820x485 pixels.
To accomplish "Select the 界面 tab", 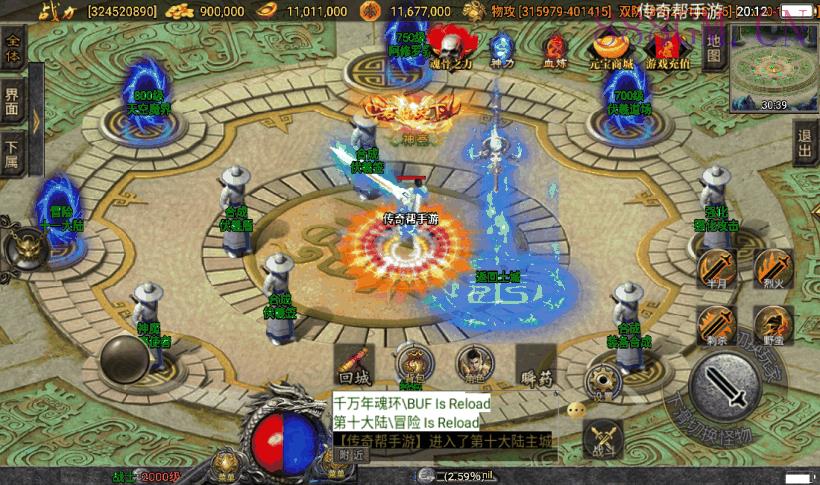I will coord(12,100).
